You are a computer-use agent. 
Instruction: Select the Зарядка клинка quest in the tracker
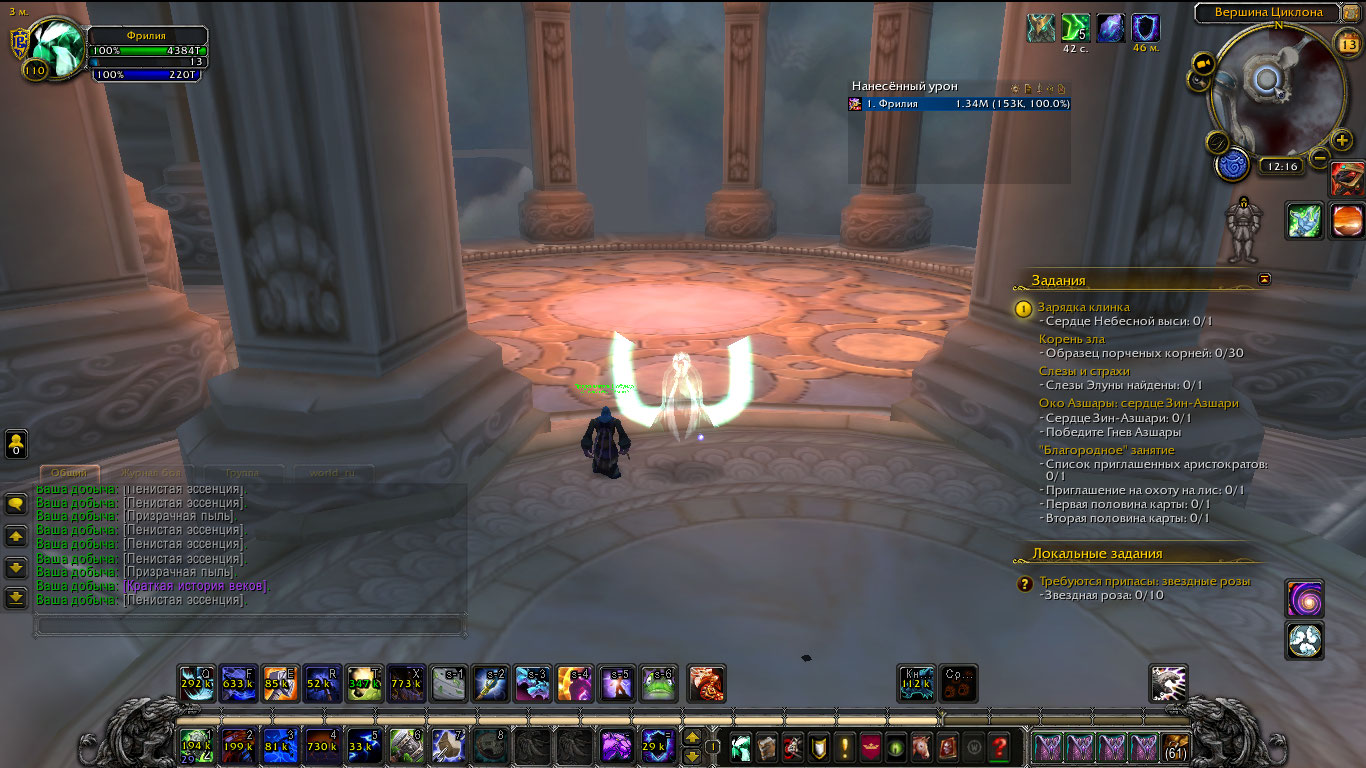1083,307
